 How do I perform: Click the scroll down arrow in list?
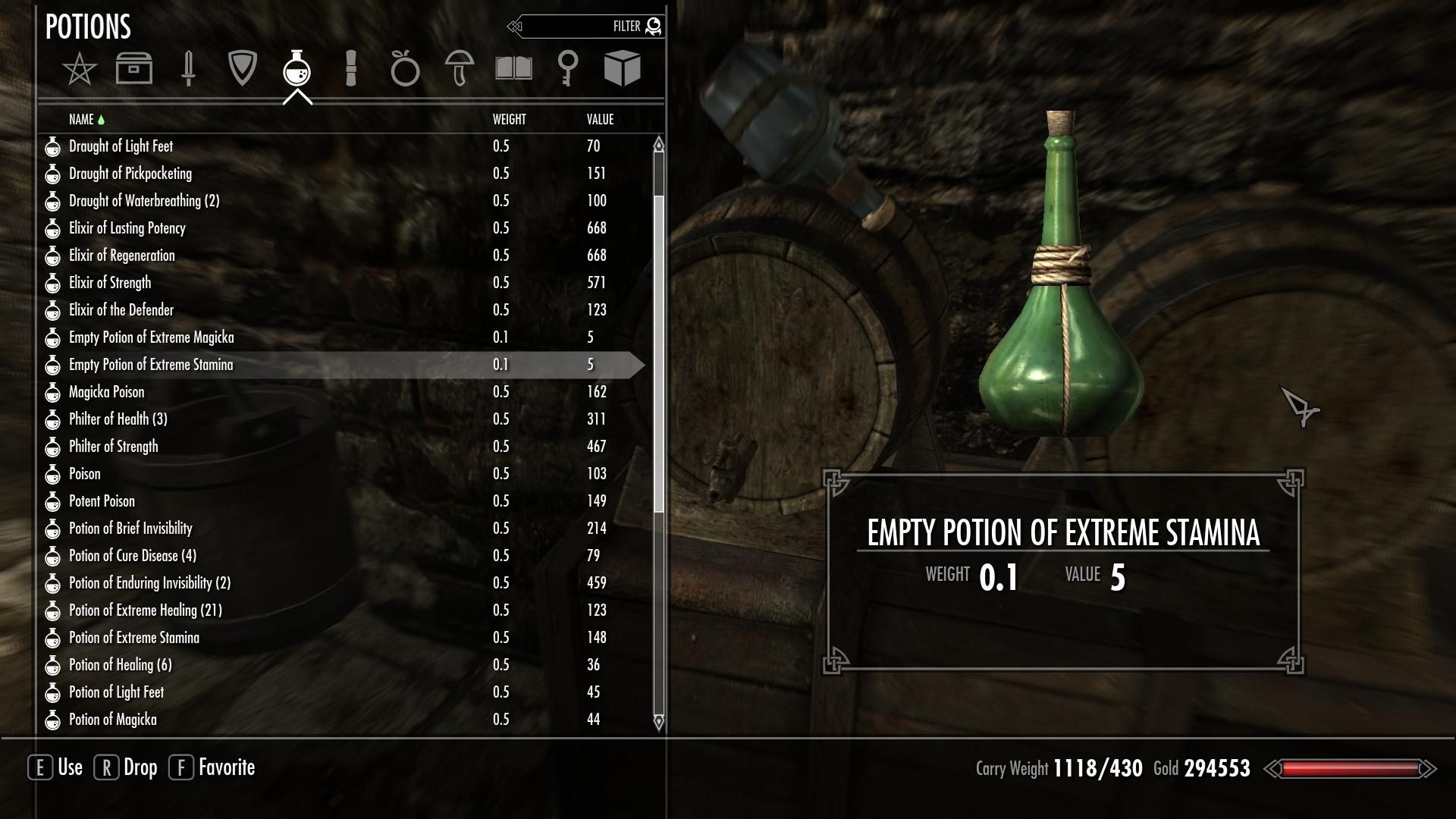click(x=658, y=721)
